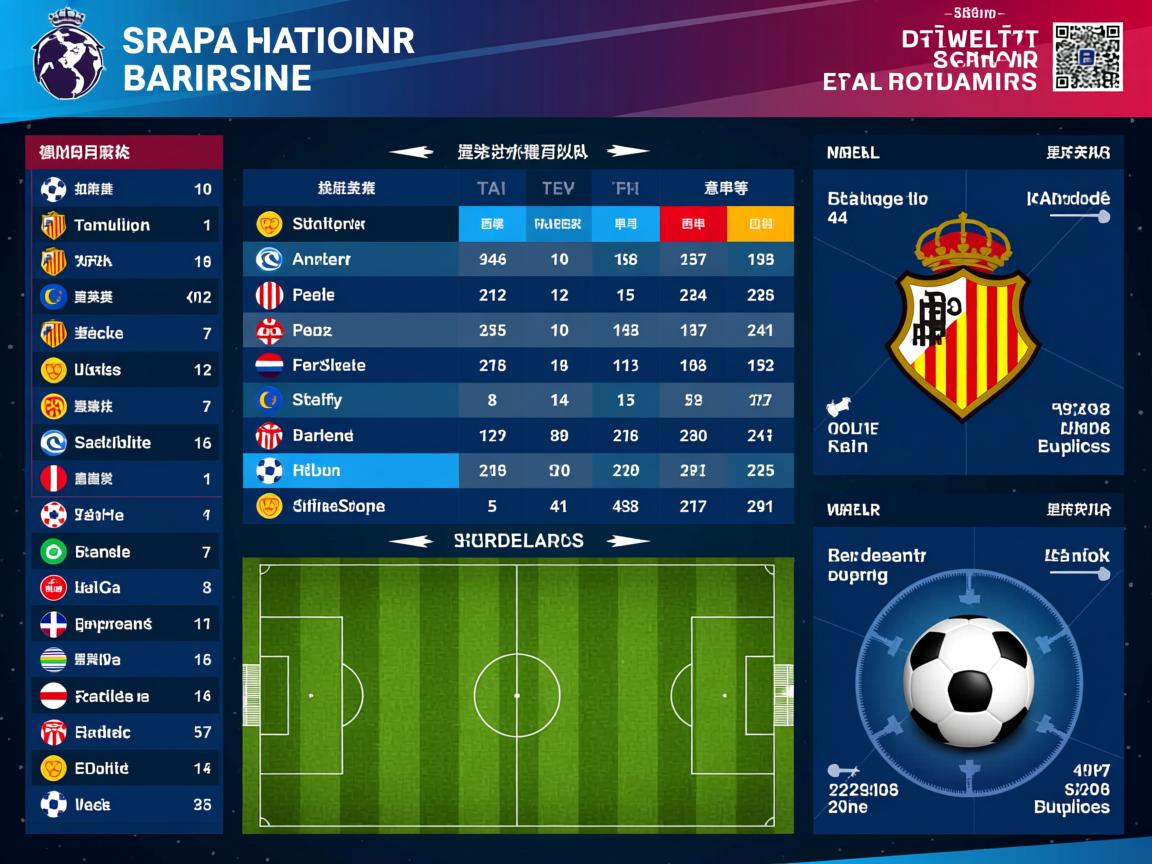Viewport: 1152px width, 864px height.
Task: Open the Stansle team row
Action: coord(124,552)
